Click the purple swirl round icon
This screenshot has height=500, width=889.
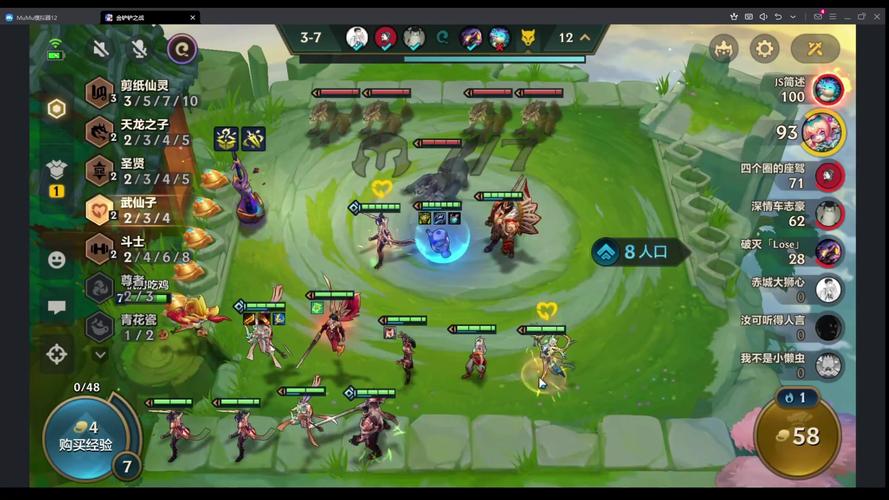[x=181, y=48]
